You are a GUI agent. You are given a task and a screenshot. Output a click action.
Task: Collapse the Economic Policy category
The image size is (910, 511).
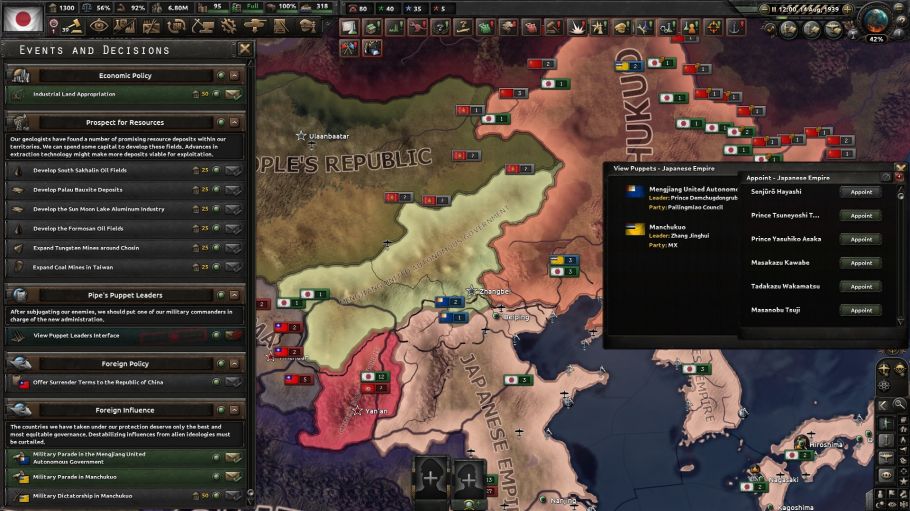click(x=234, y=75)
